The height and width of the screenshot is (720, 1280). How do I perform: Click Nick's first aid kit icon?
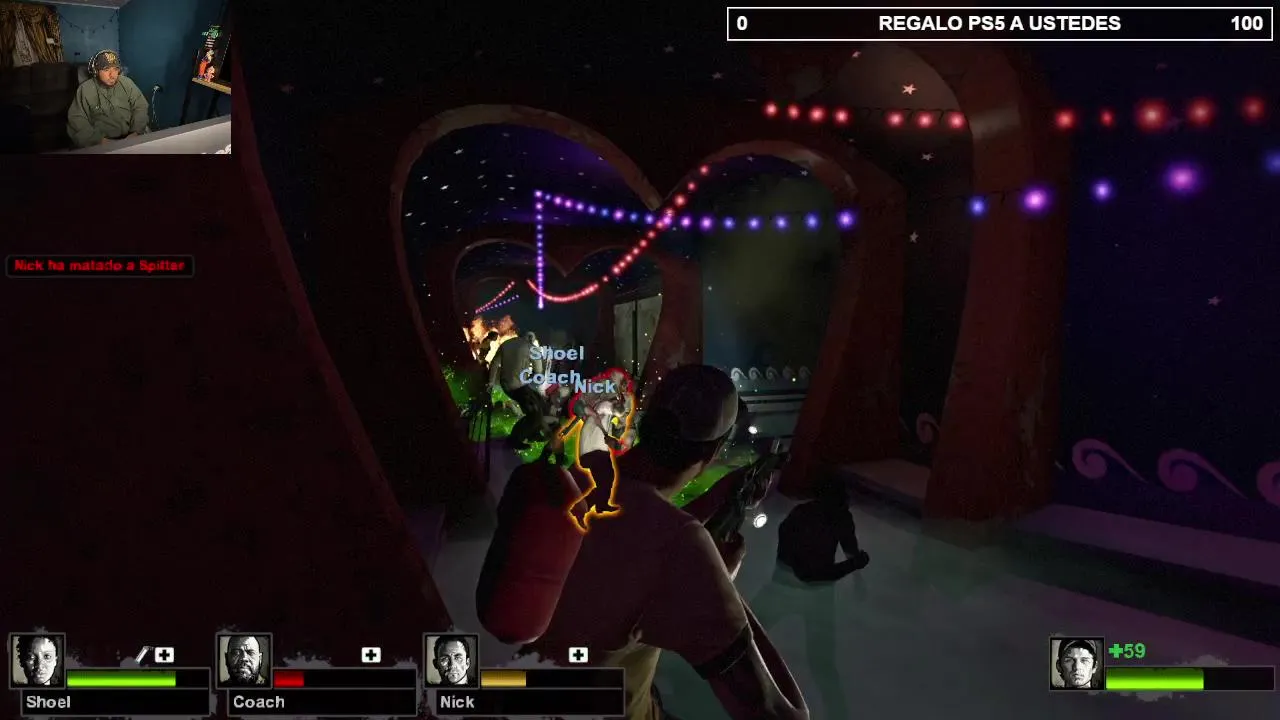tap(578, 655)
